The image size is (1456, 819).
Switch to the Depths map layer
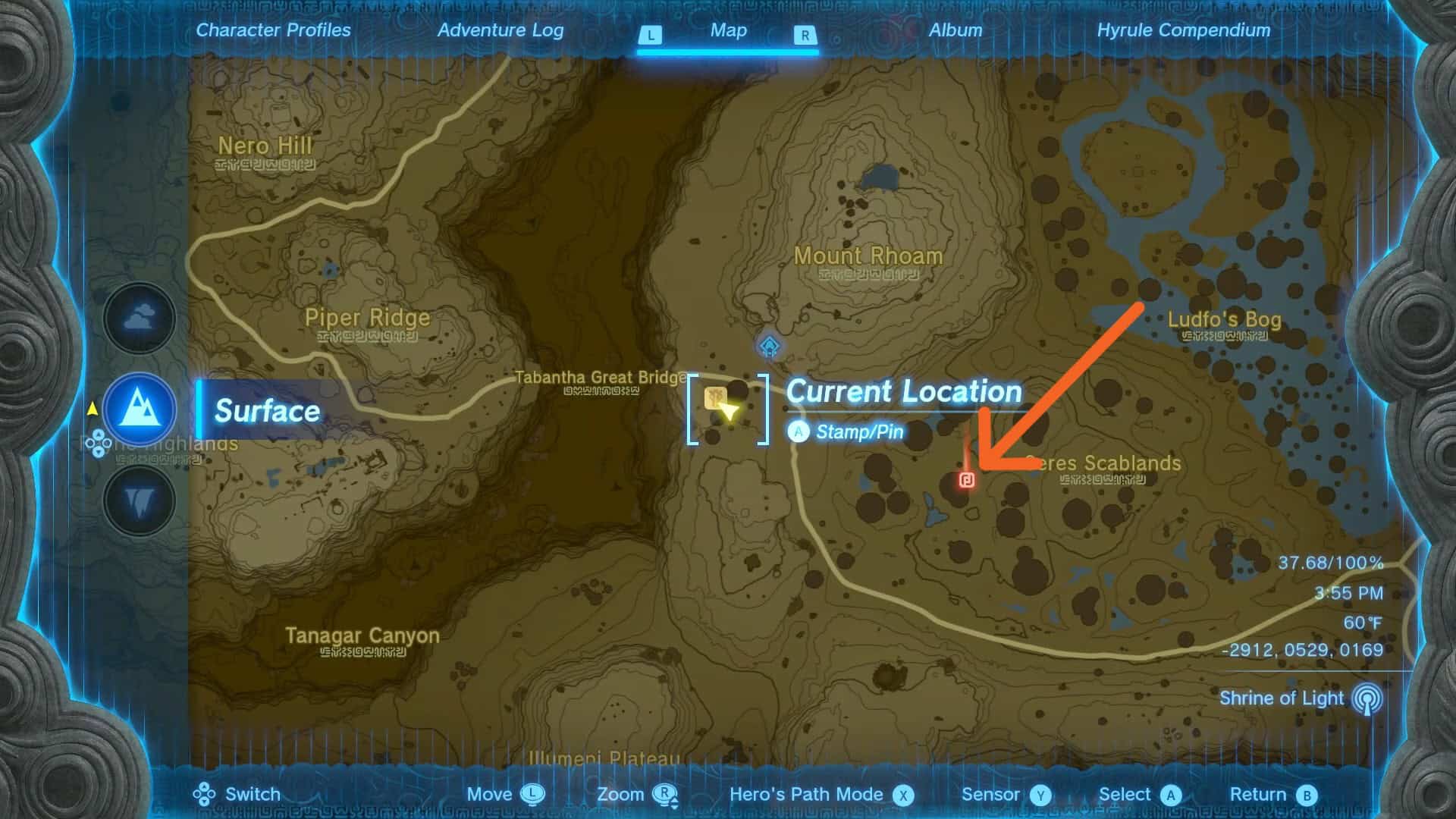point(140,501)
